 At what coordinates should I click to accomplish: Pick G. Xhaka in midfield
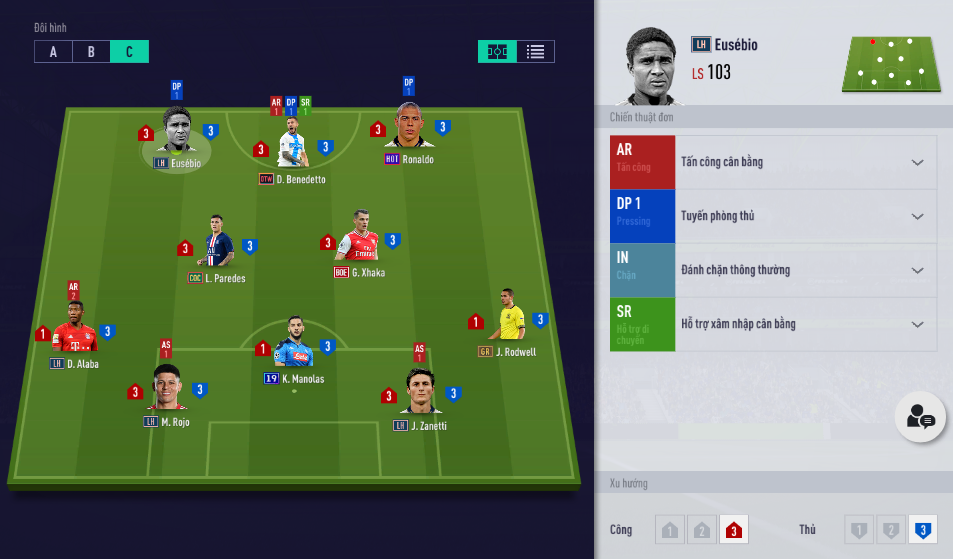point(359,238)
